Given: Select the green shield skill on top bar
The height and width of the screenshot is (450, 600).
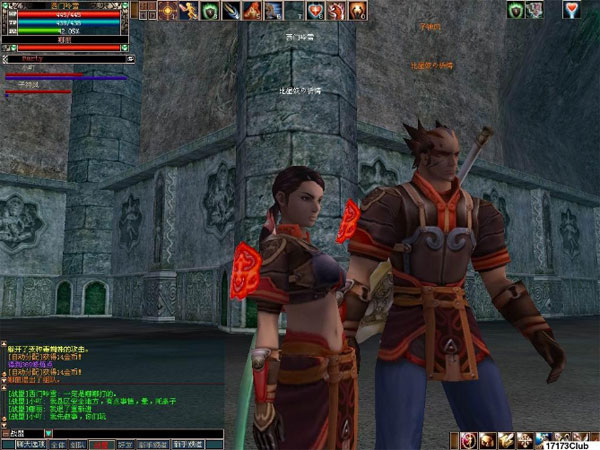Looking at the screenshot, I should pyautogui.click(x=210, y=11).
